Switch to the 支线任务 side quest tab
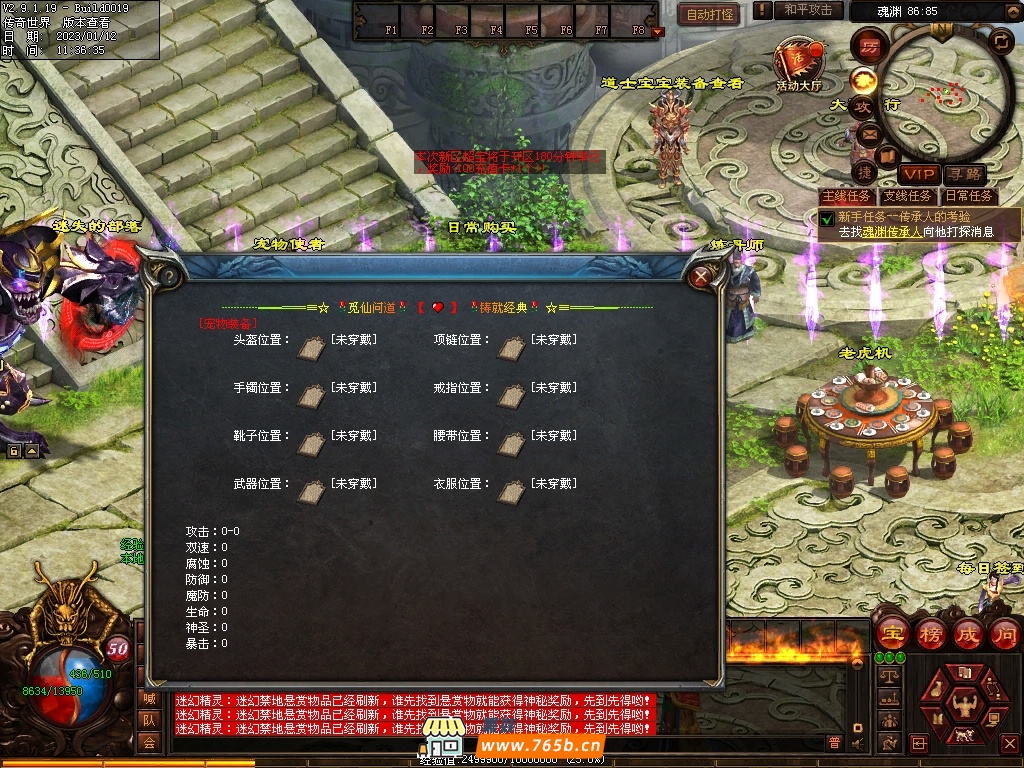This screenshot has width=1024, height=768. 907,196
